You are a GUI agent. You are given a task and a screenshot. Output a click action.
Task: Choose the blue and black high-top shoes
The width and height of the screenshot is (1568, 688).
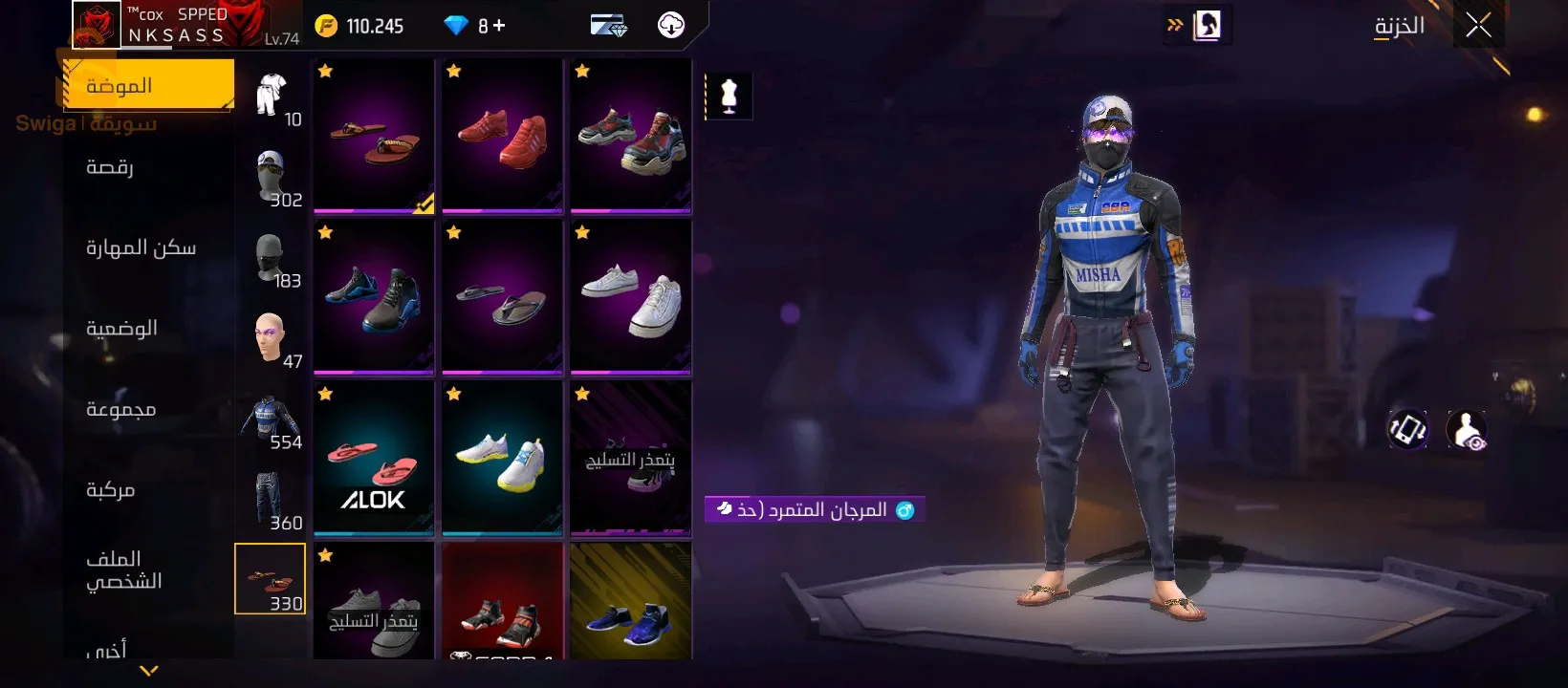[374, 296]
